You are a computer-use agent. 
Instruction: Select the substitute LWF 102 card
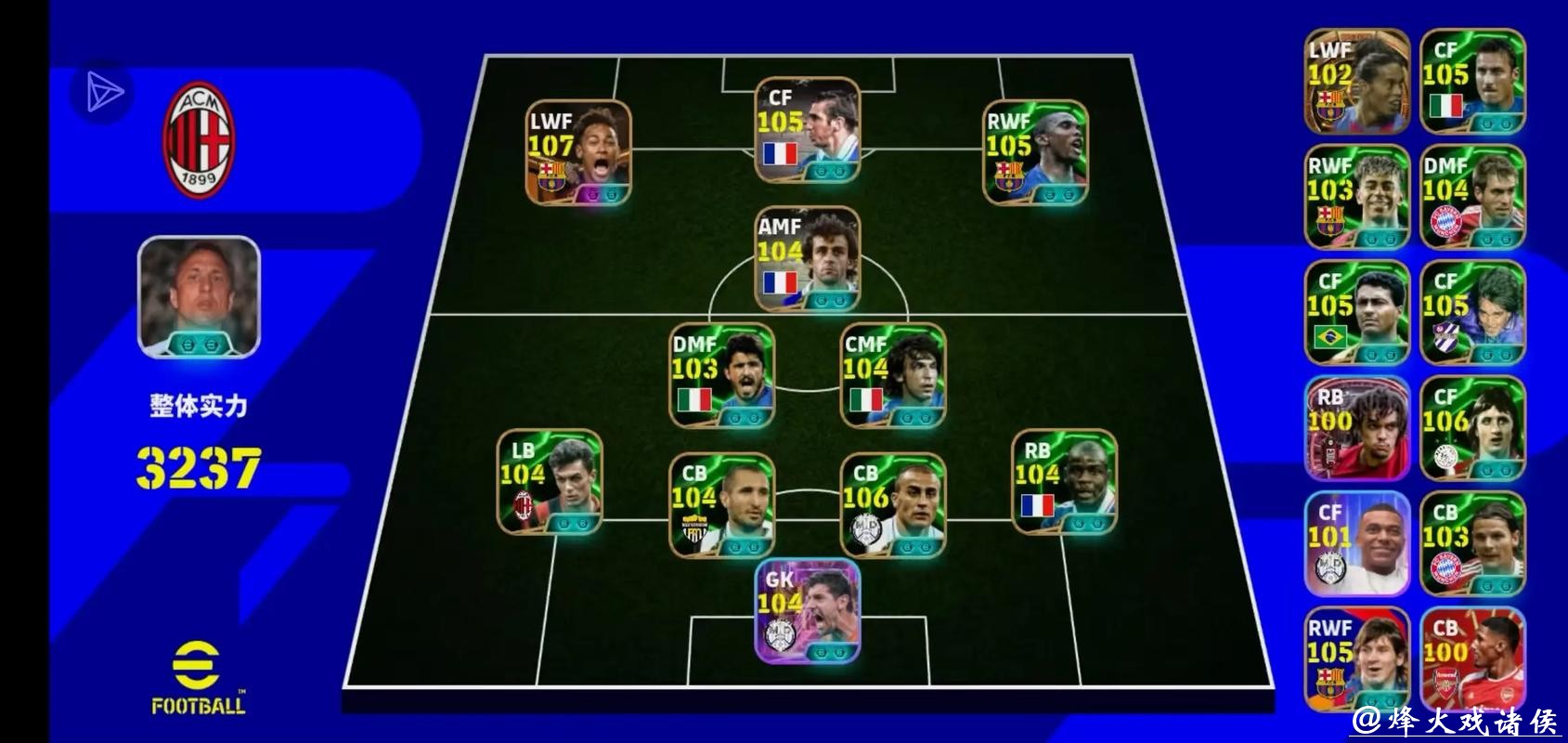point(1356,82)
